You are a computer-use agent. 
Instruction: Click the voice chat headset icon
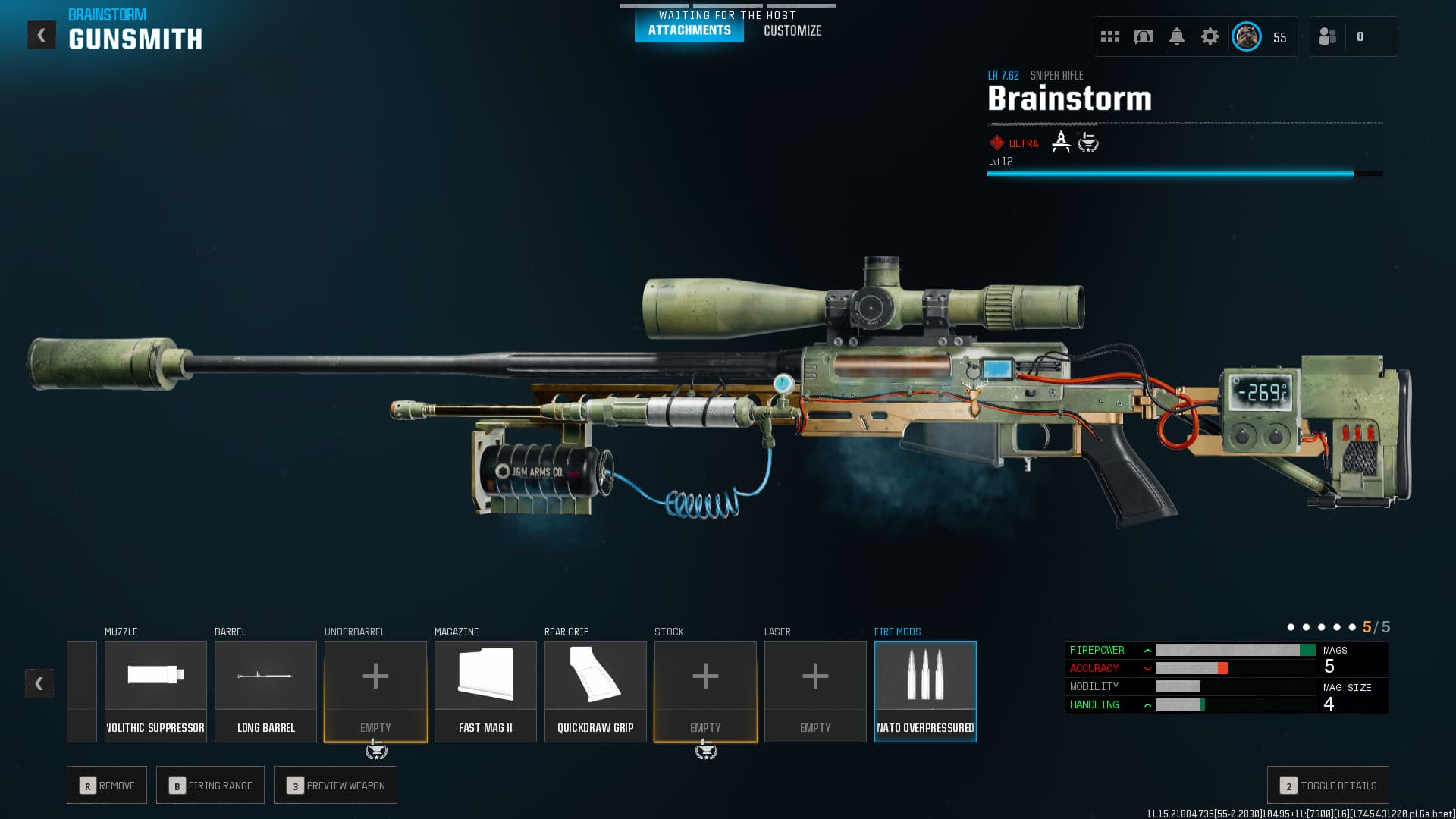tap(1142, 36)
